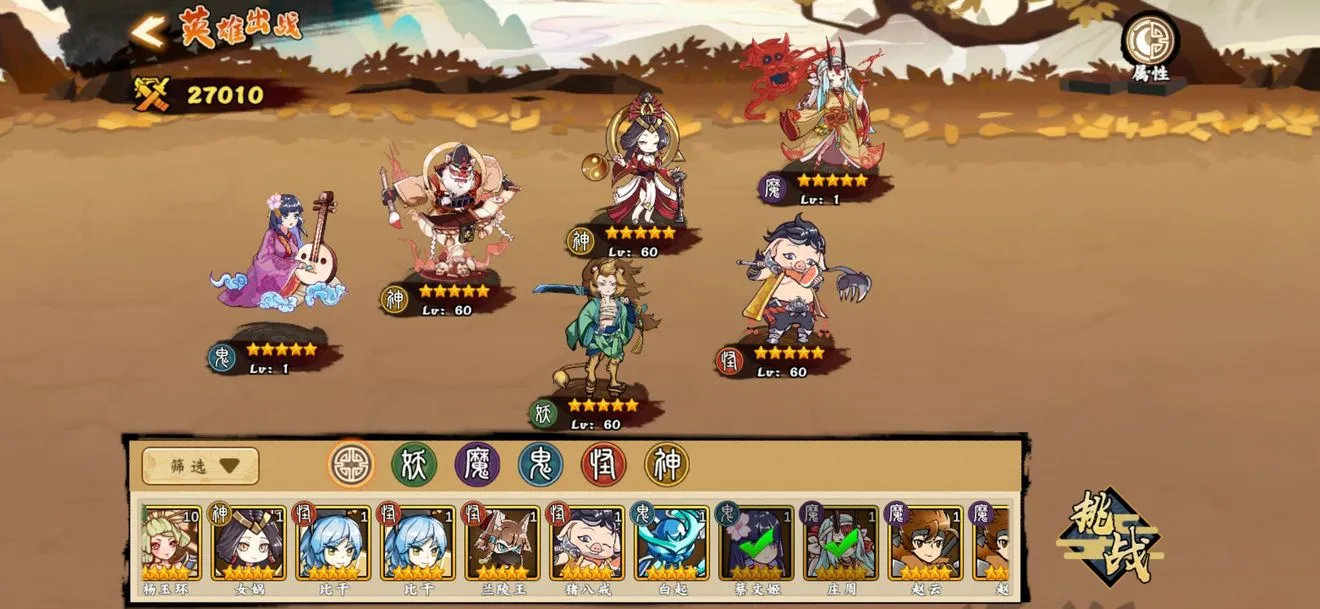Start the battle with 挑战 button

1109,537
